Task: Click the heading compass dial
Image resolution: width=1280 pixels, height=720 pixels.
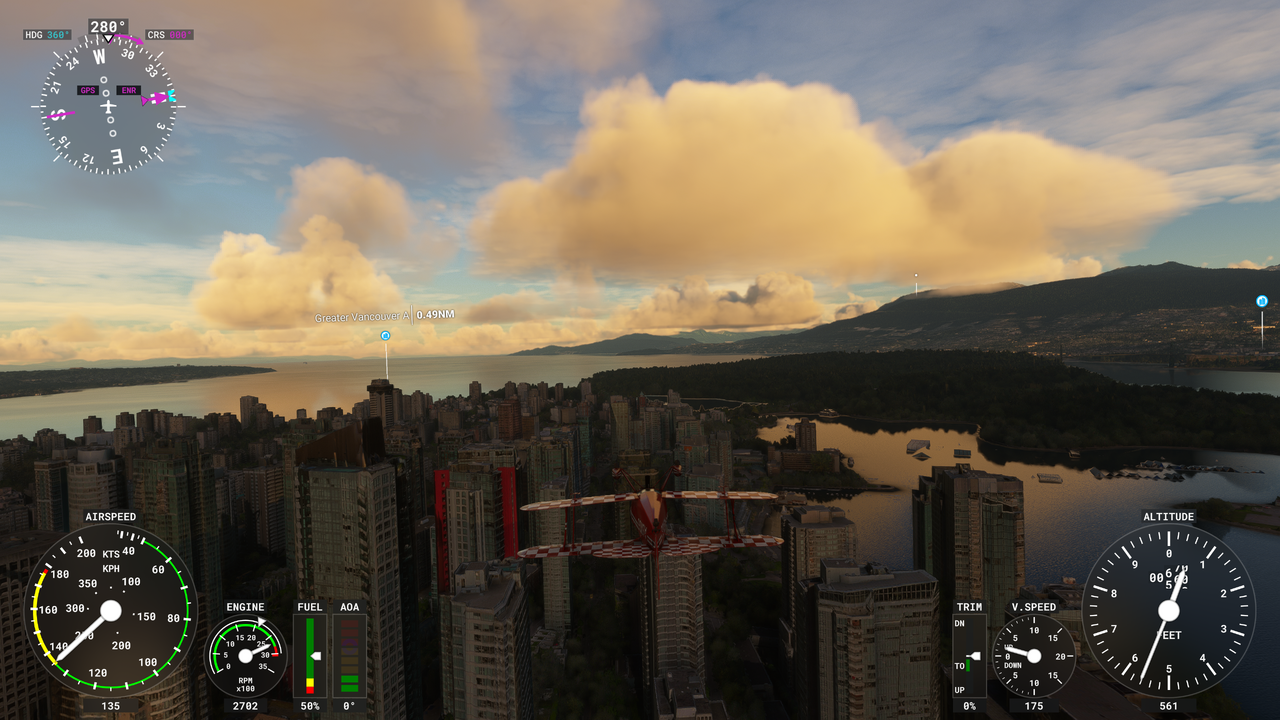Action: 108,105
